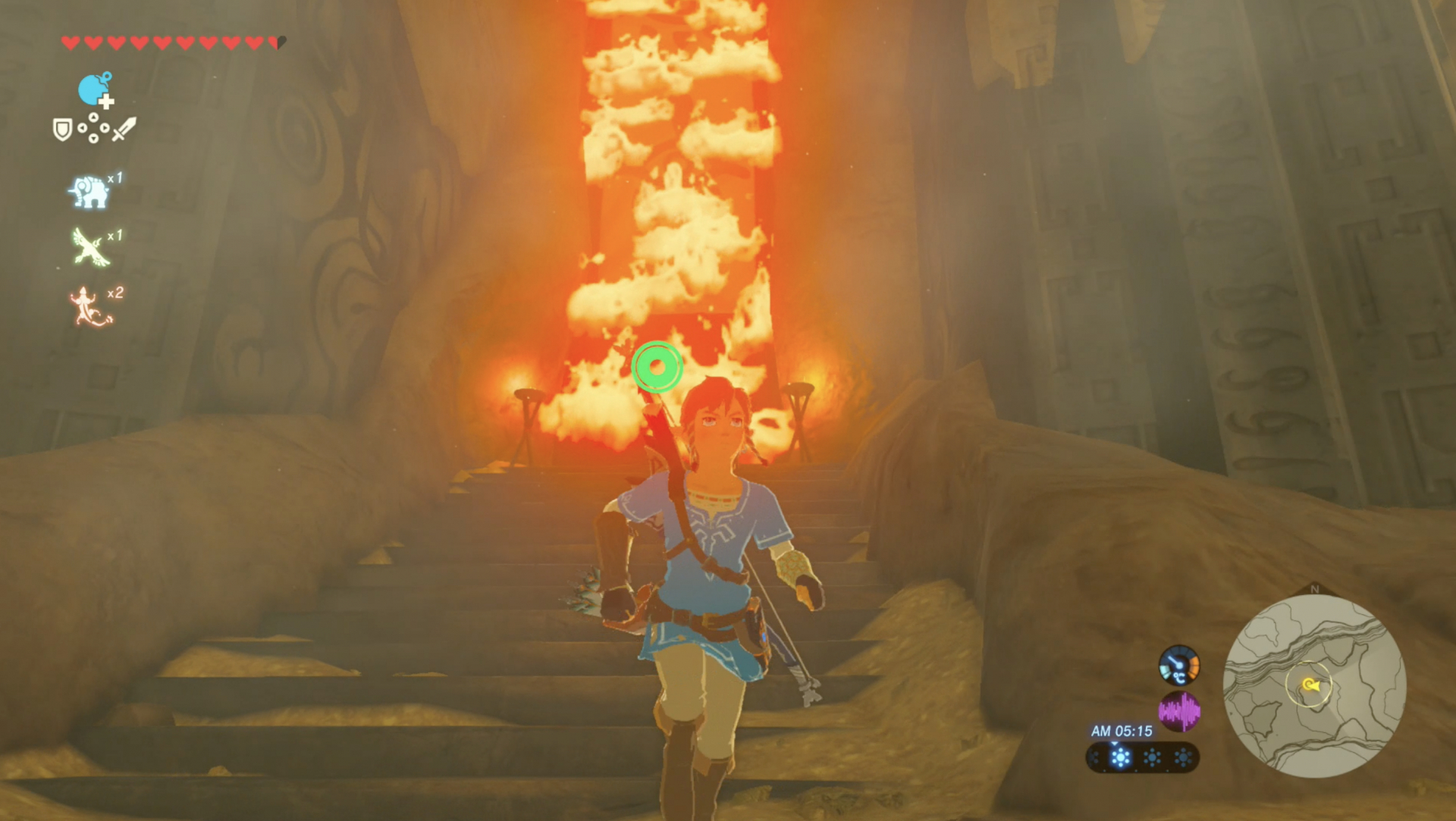Click the purple noise level indicator

1179,711
